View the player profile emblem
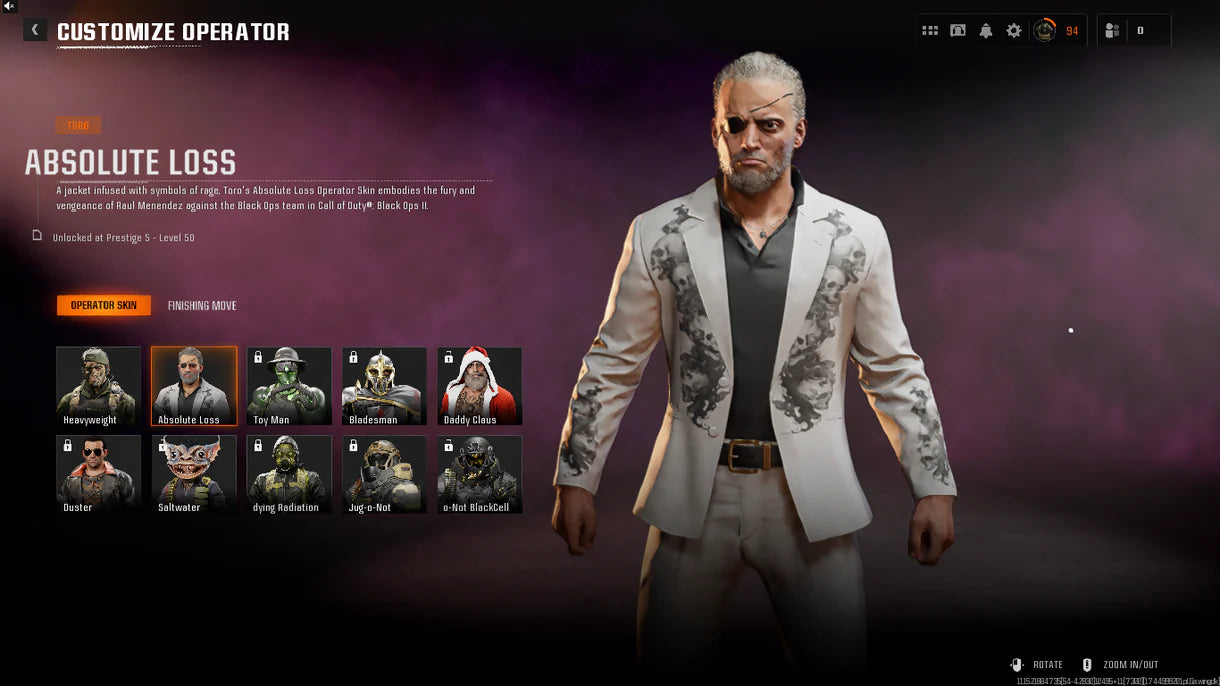Image resolution: width=1220 pixels, height=686 pixels. click(1044, 31)
